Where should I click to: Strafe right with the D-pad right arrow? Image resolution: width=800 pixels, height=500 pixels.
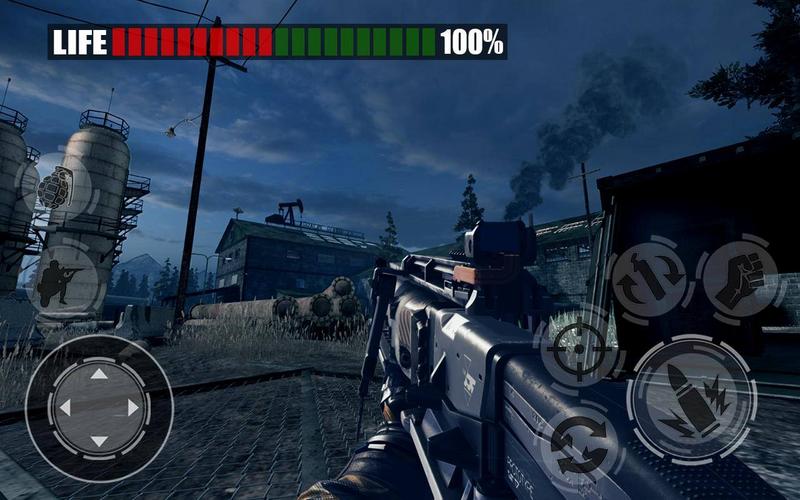(132, 408)
